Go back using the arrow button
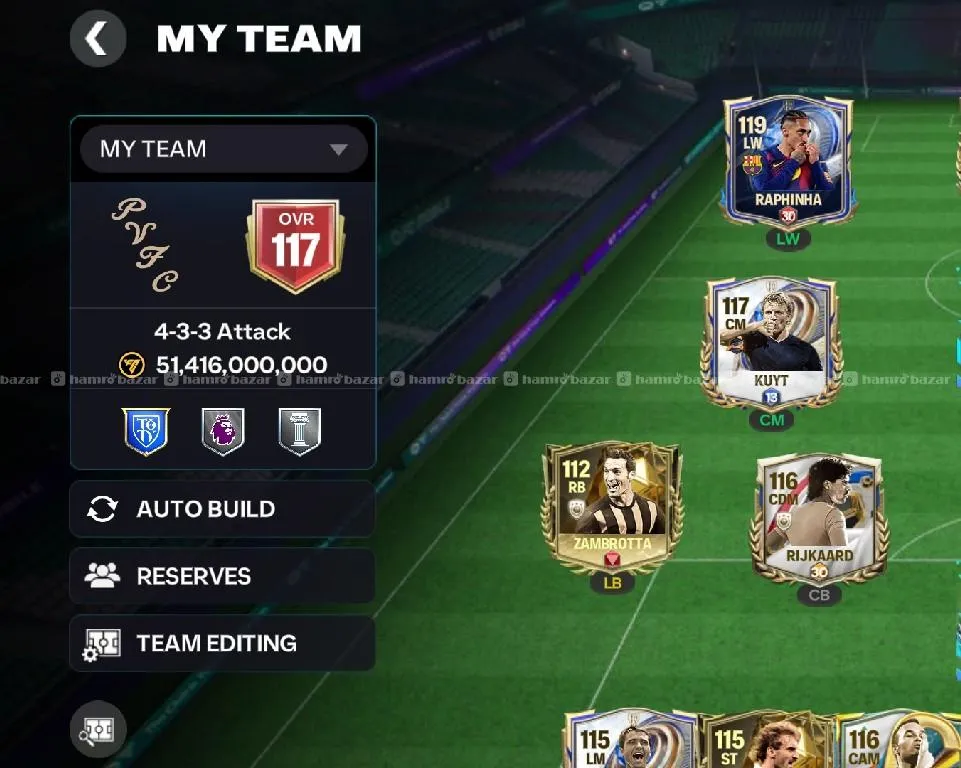This screenshot has width=961, height=768. [97, 39]
